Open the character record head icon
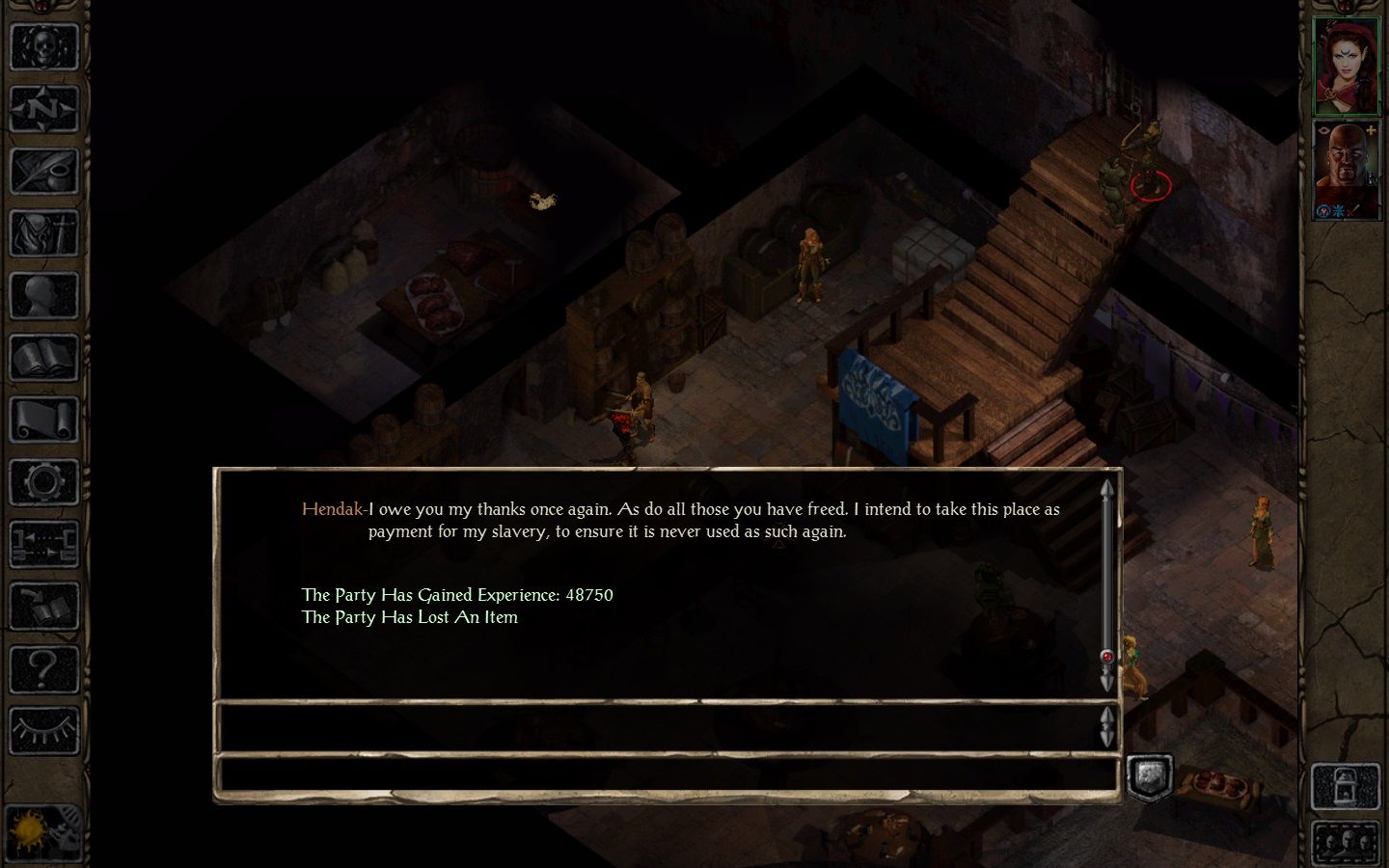The height and width of the screenshot is (868, 1389). (x=43, y=296)
